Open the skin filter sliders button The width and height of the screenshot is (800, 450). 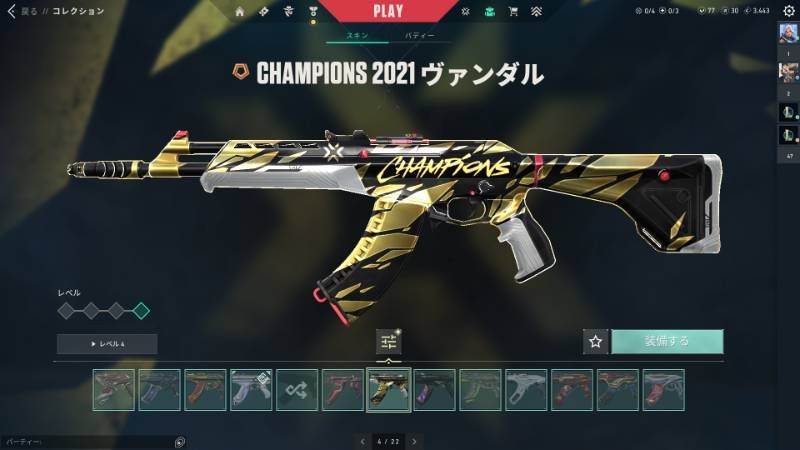(389, 341)
